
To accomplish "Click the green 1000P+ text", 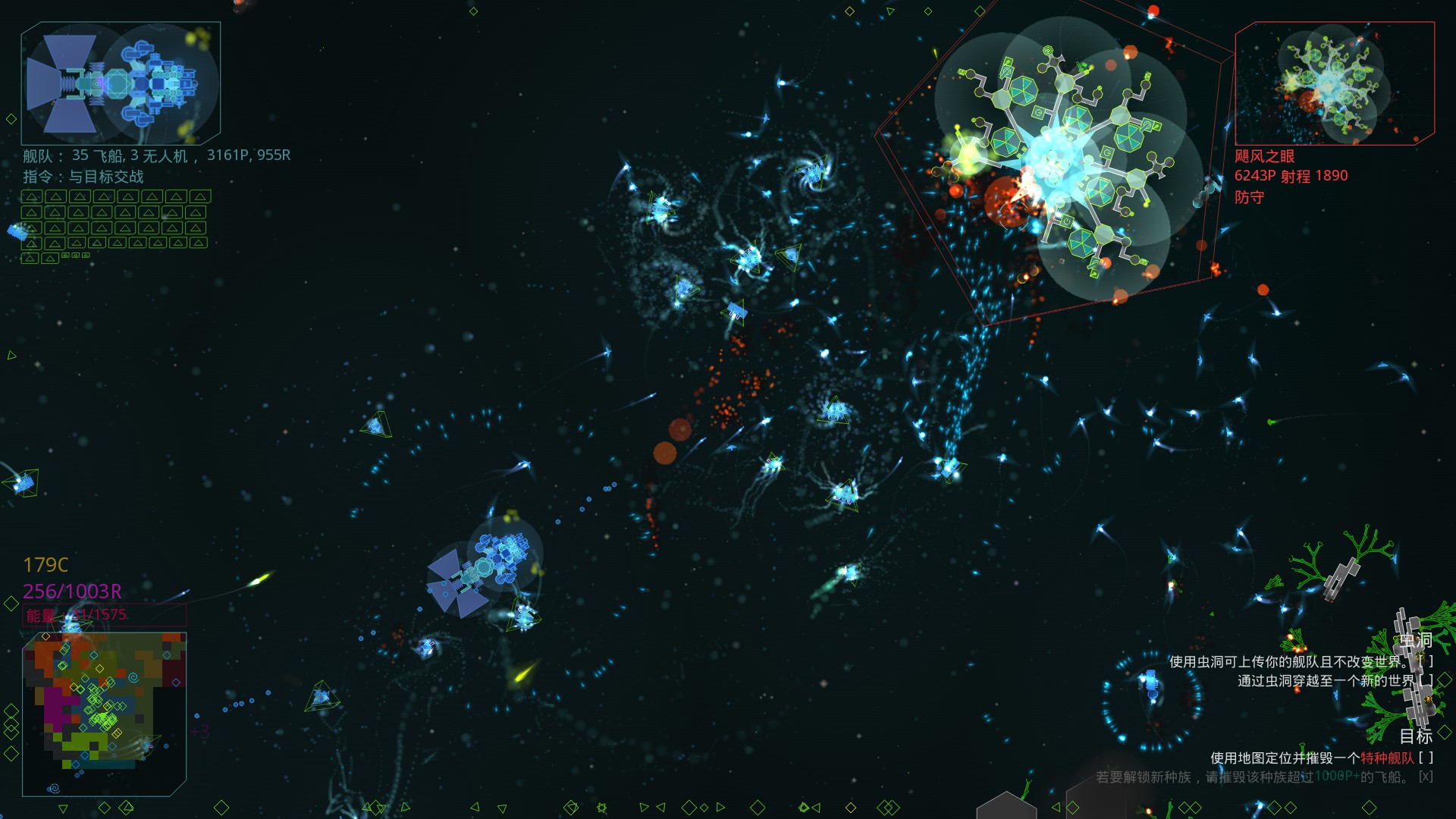I will point(1337,776).
